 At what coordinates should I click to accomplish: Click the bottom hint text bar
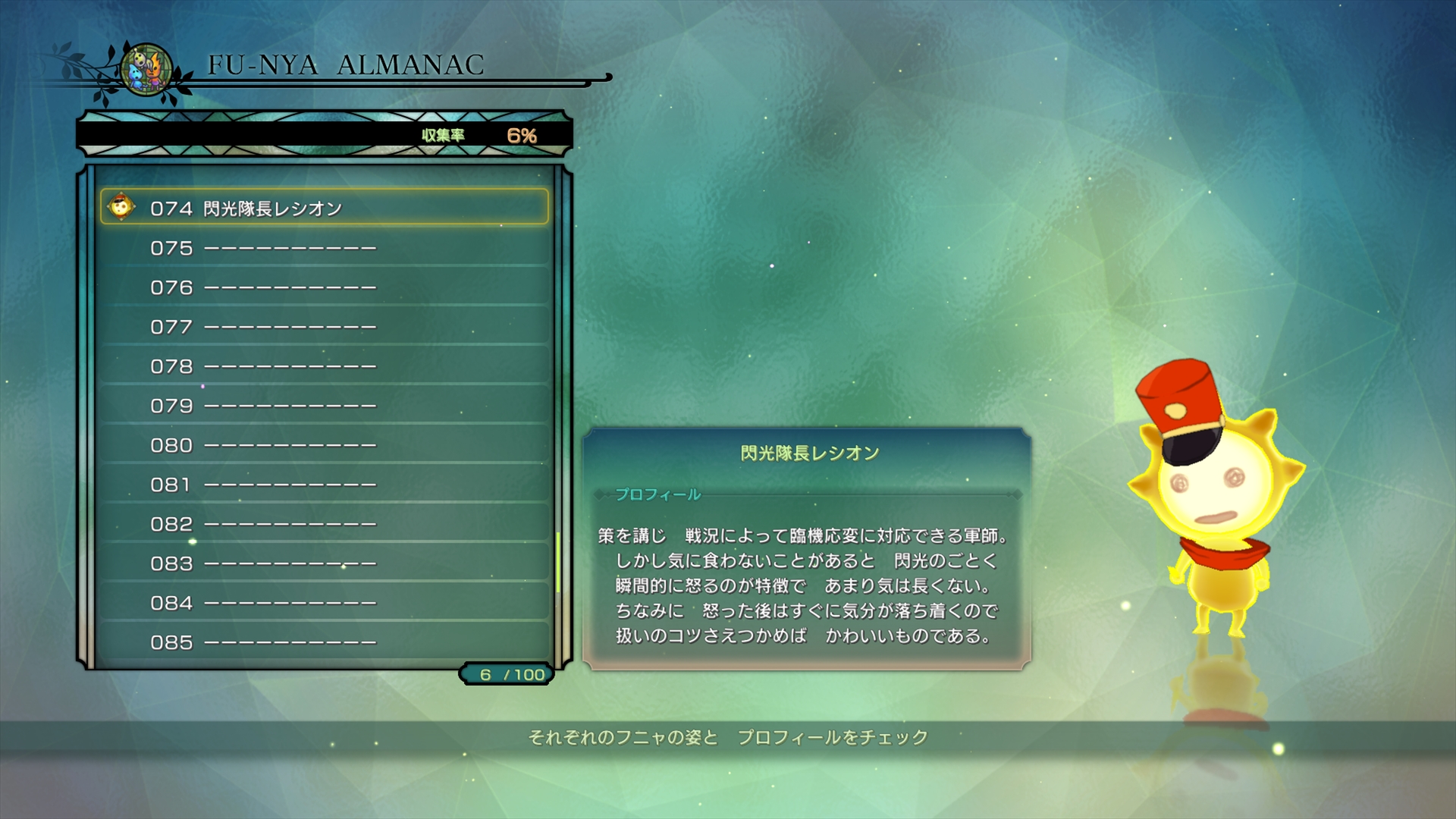pos(728,734)
